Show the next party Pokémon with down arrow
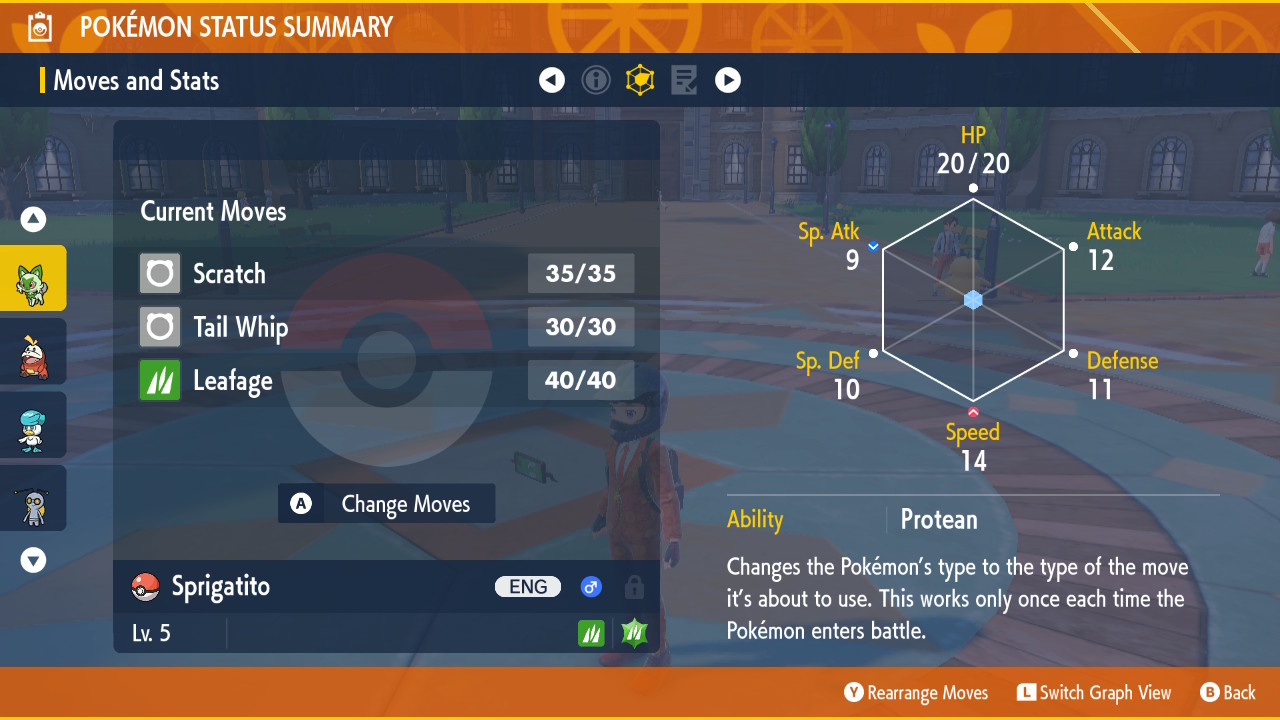 [33, 560]
